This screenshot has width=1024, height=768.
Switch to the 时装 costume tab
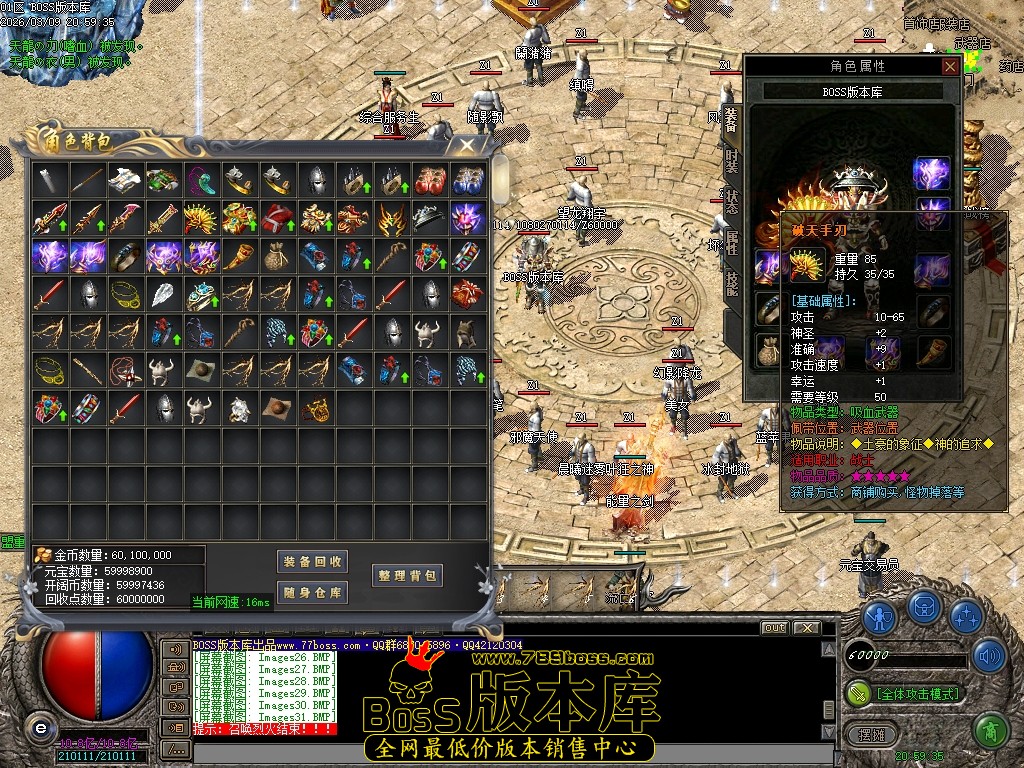(731, 160)
